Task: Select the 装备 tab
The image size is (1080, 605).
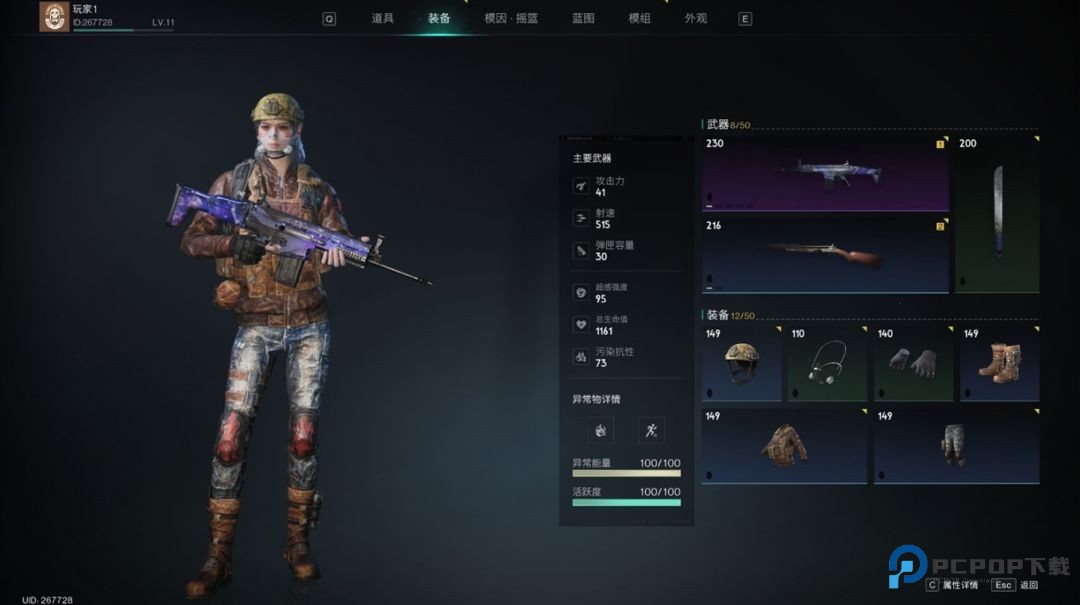Action: tap(439, 18)
